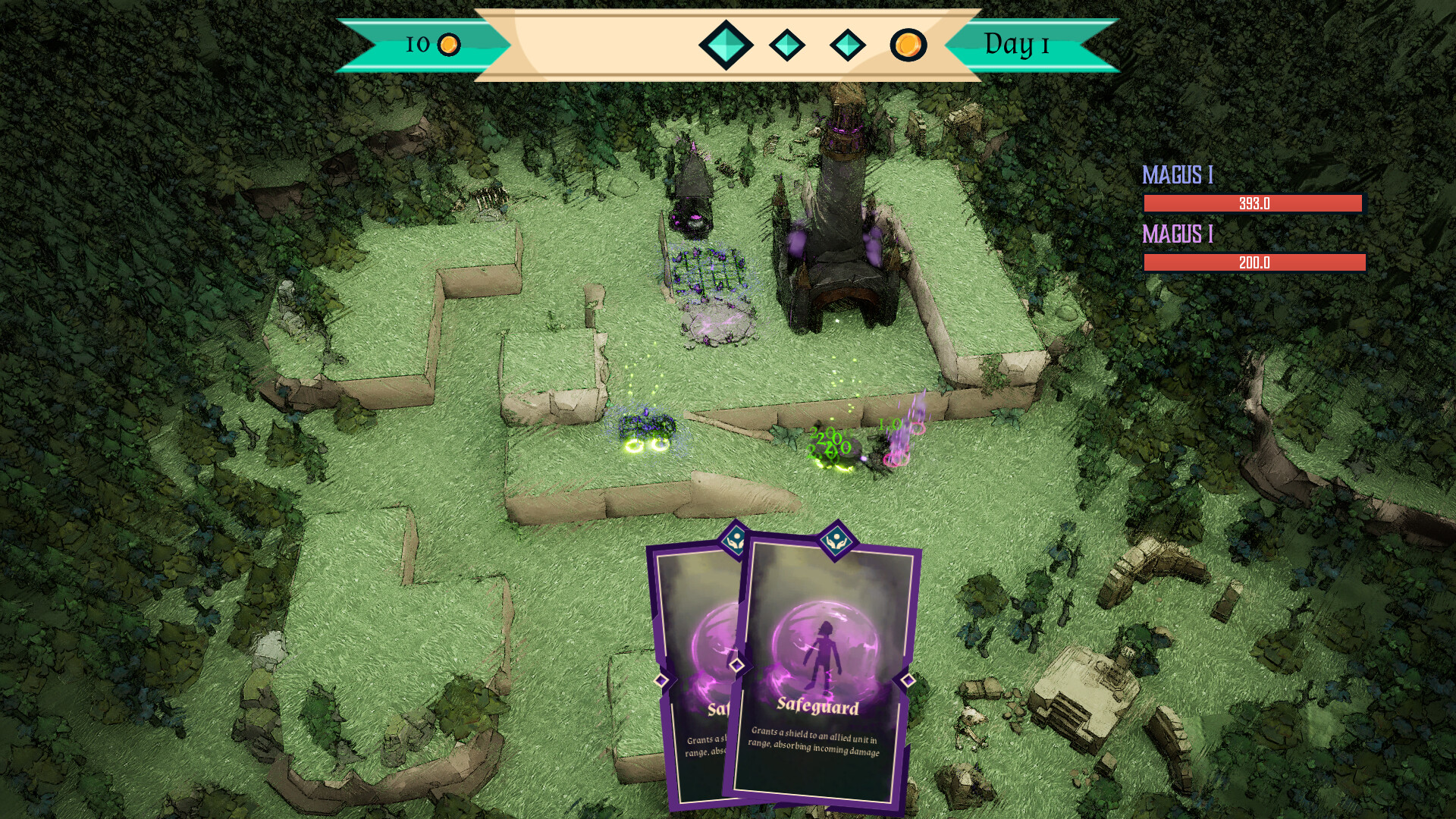Click the purple gem on the Safeguard card's right edge

point(908,681)
